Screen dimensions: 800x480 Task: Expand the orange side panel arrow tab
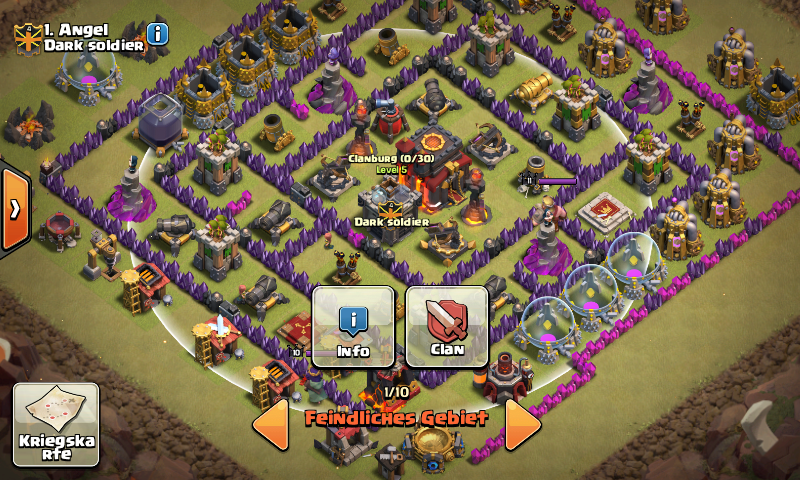[14, 208]
